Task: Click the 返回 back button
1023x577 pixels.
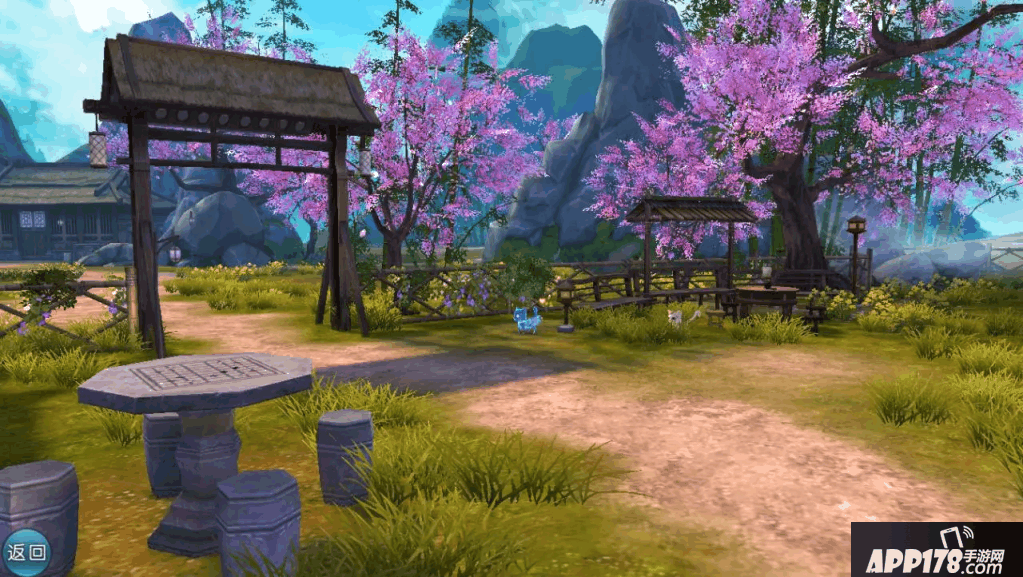Action: coord(25,551)
